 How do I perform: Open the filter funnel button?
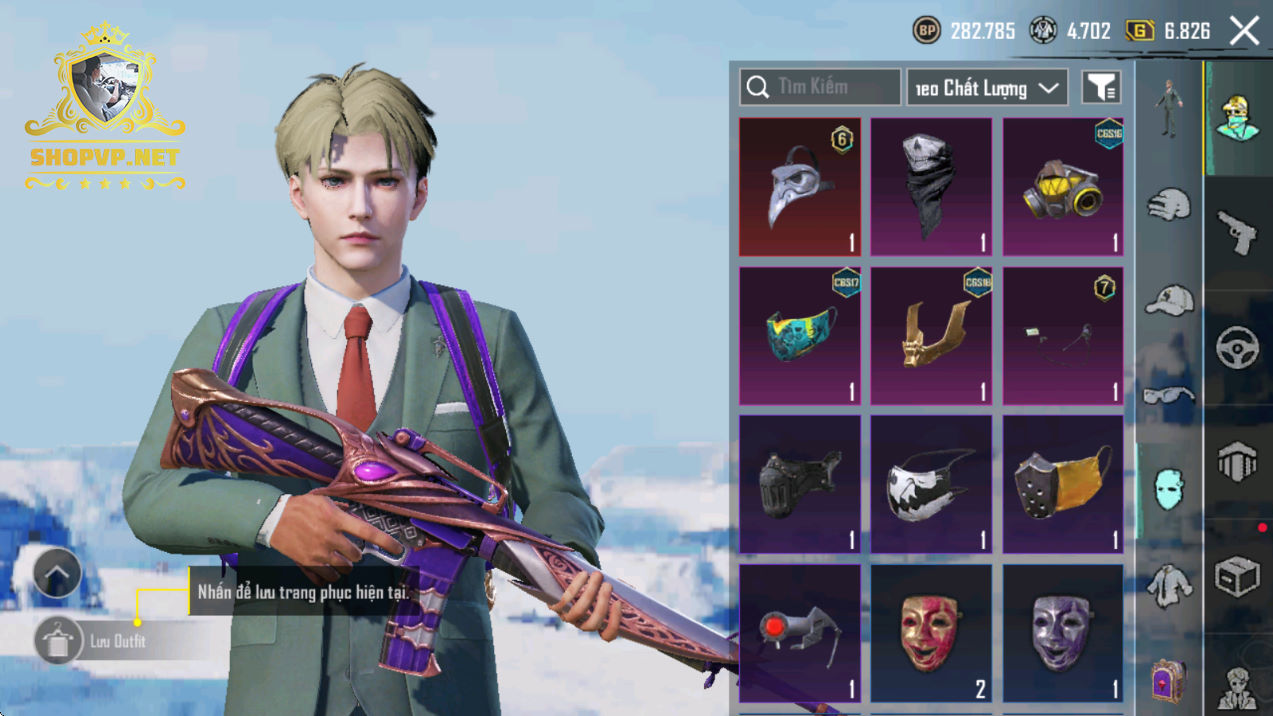point(1101,88)
